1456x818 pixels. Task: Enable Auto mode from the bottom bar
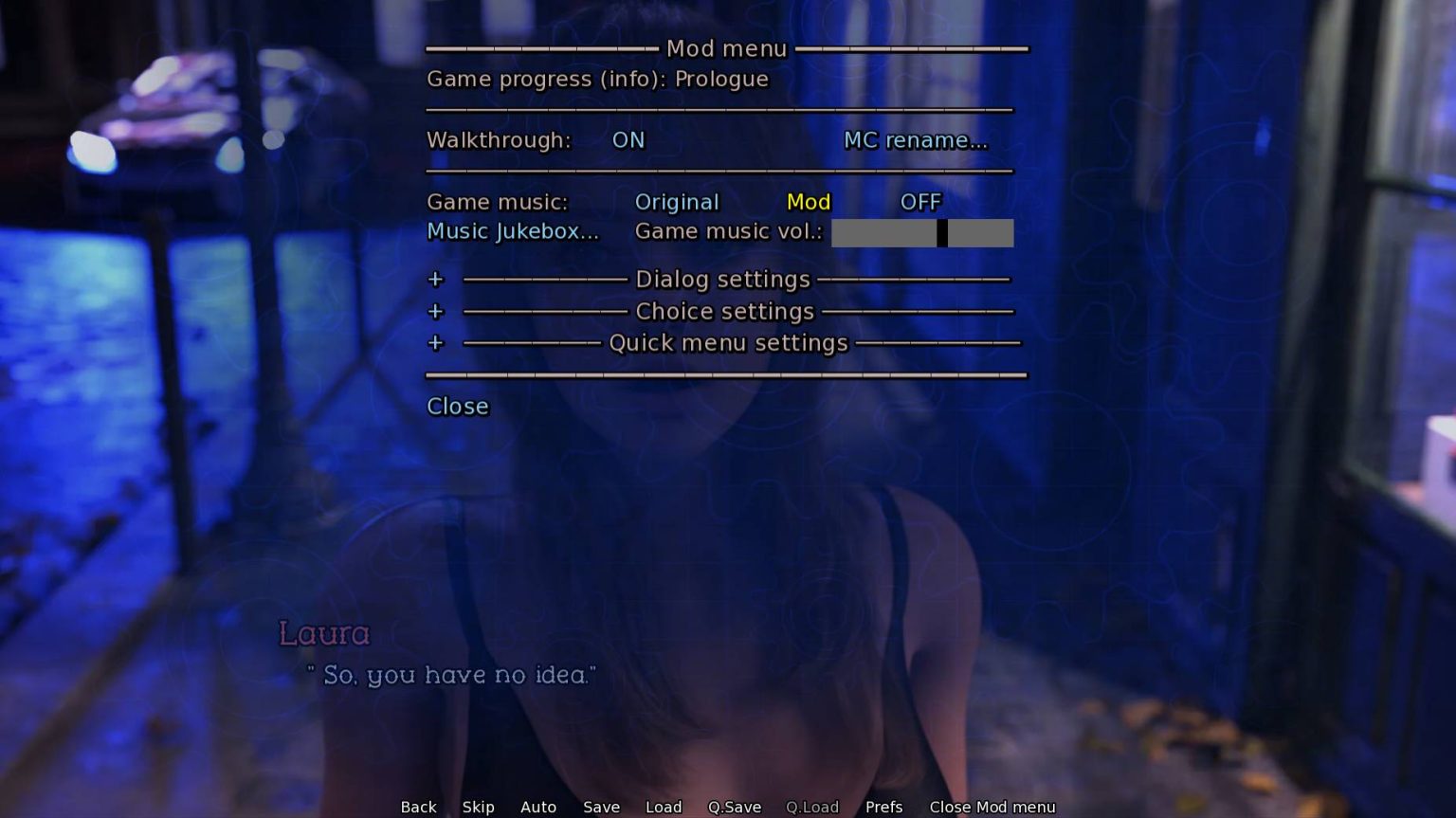click(x=537, y=807)
